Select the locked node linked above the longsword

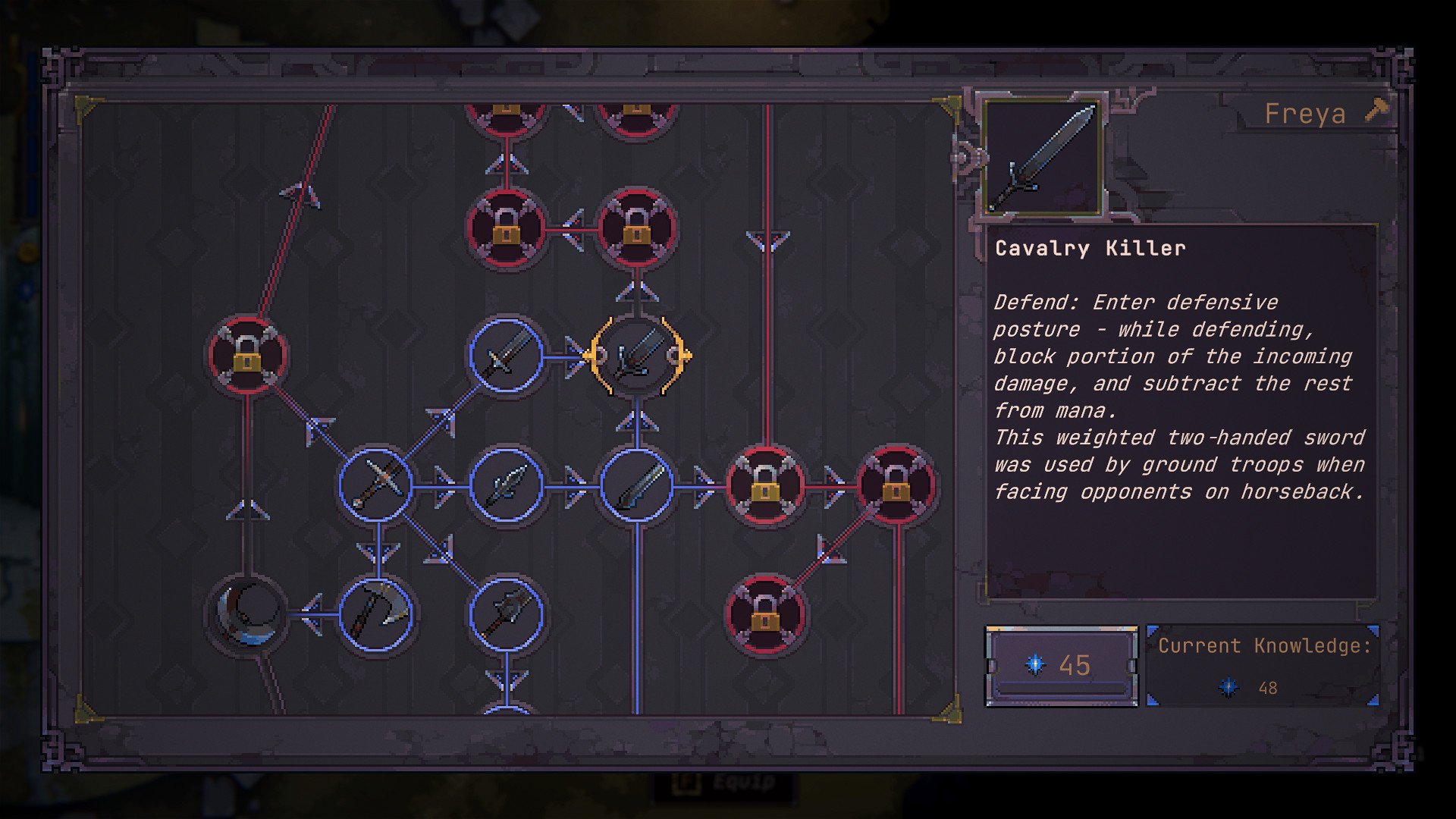click(x=247, y=356)
